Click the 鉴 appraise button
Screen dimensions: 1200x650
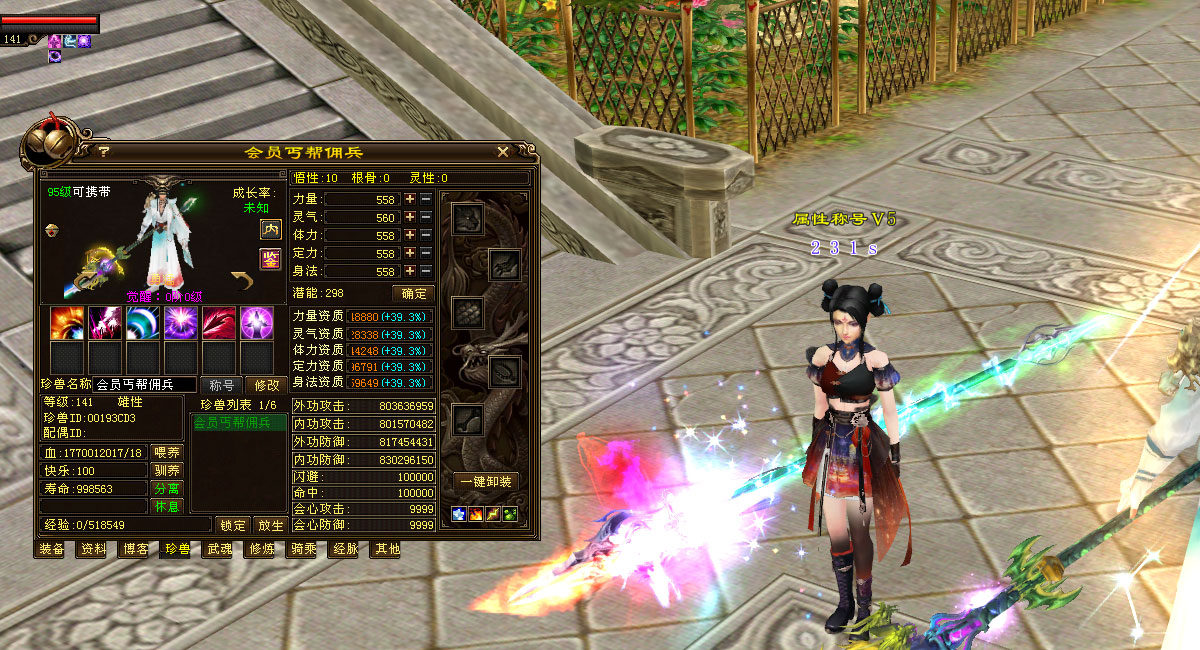tap(270, 259)
